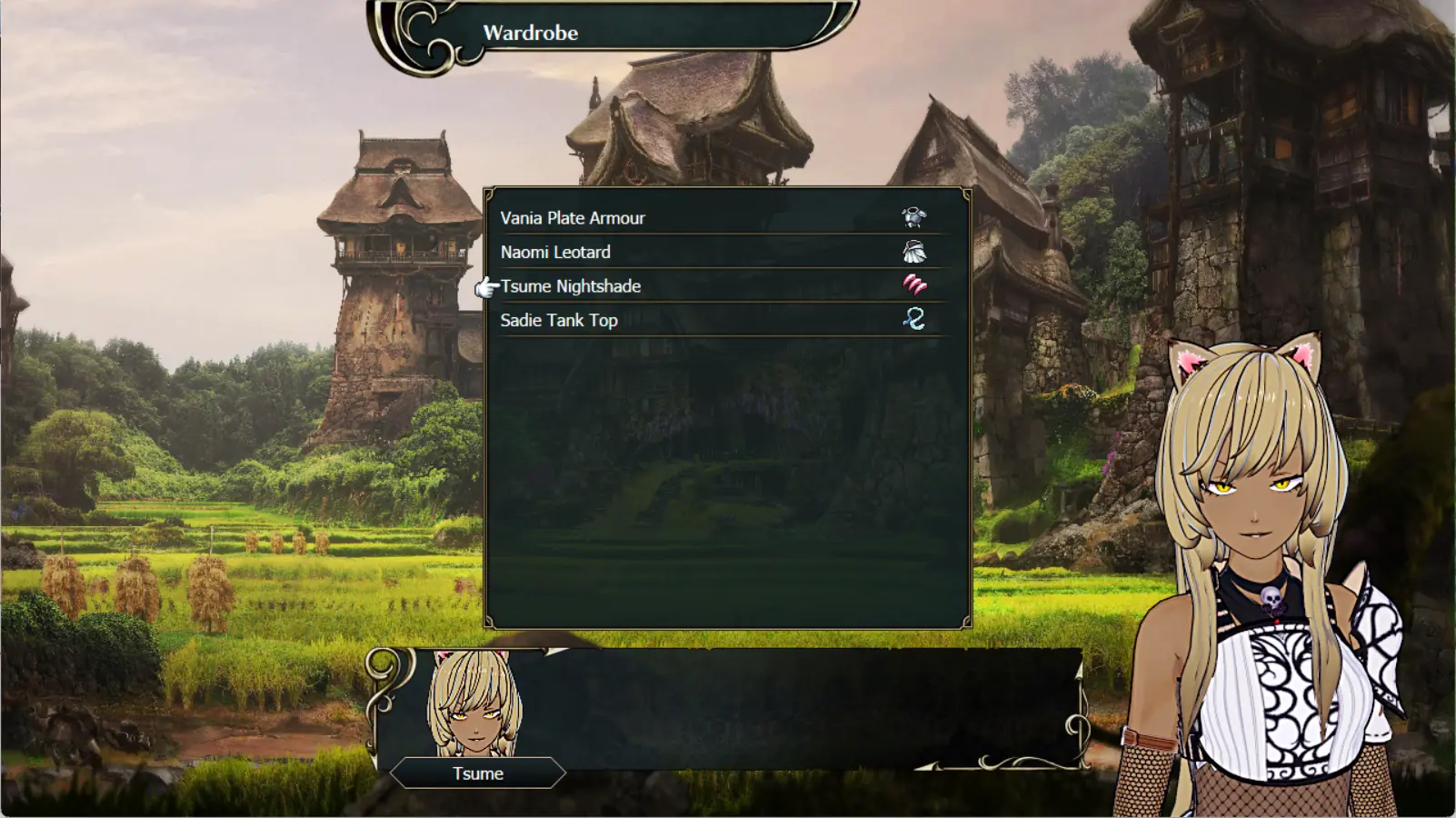Choose the Naomi Leotard entry
Viewport: 1456px width, 818px height.
[555, 252]
